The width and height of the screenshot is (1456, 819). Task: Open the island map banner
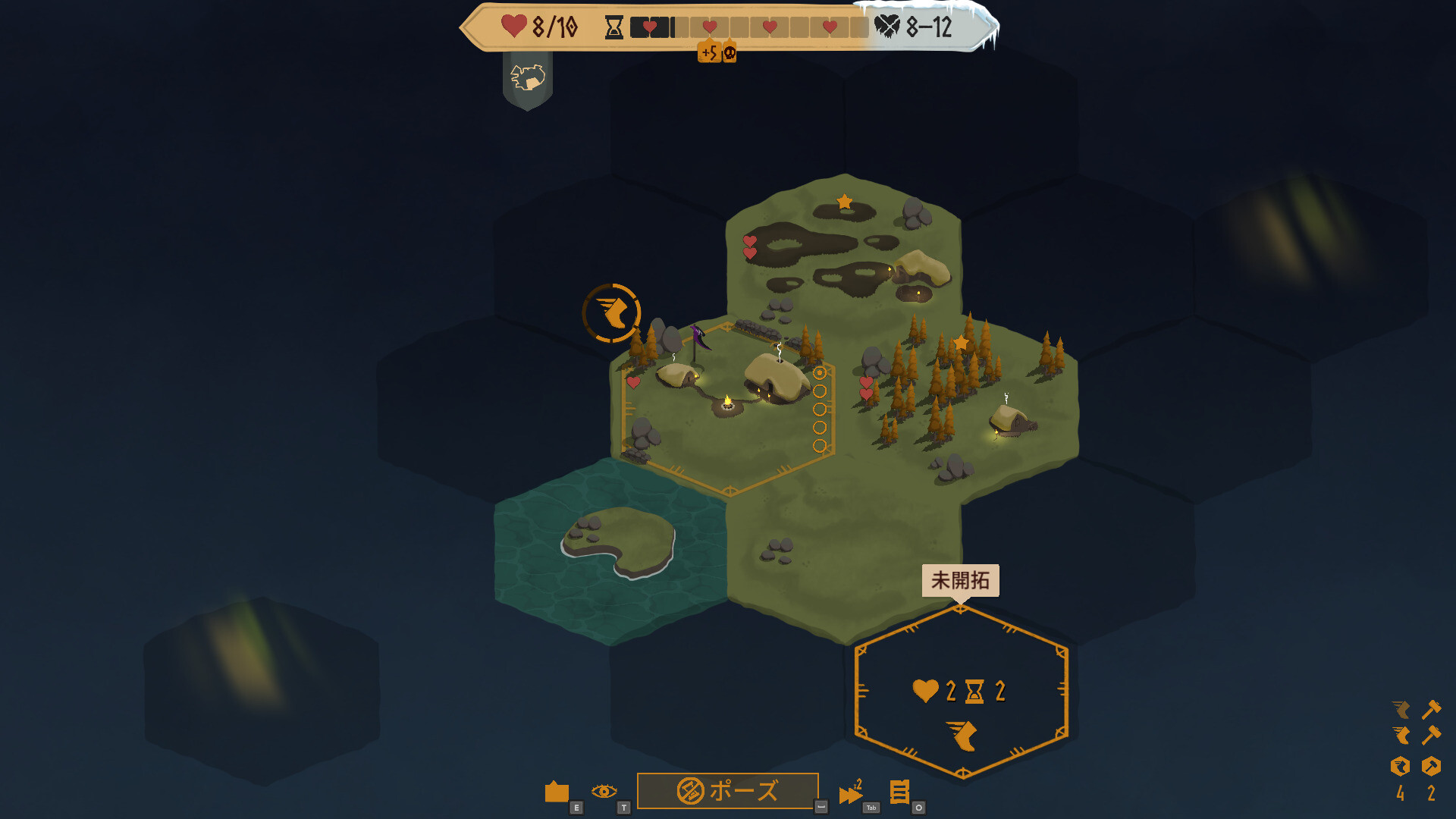pos(528,78)
